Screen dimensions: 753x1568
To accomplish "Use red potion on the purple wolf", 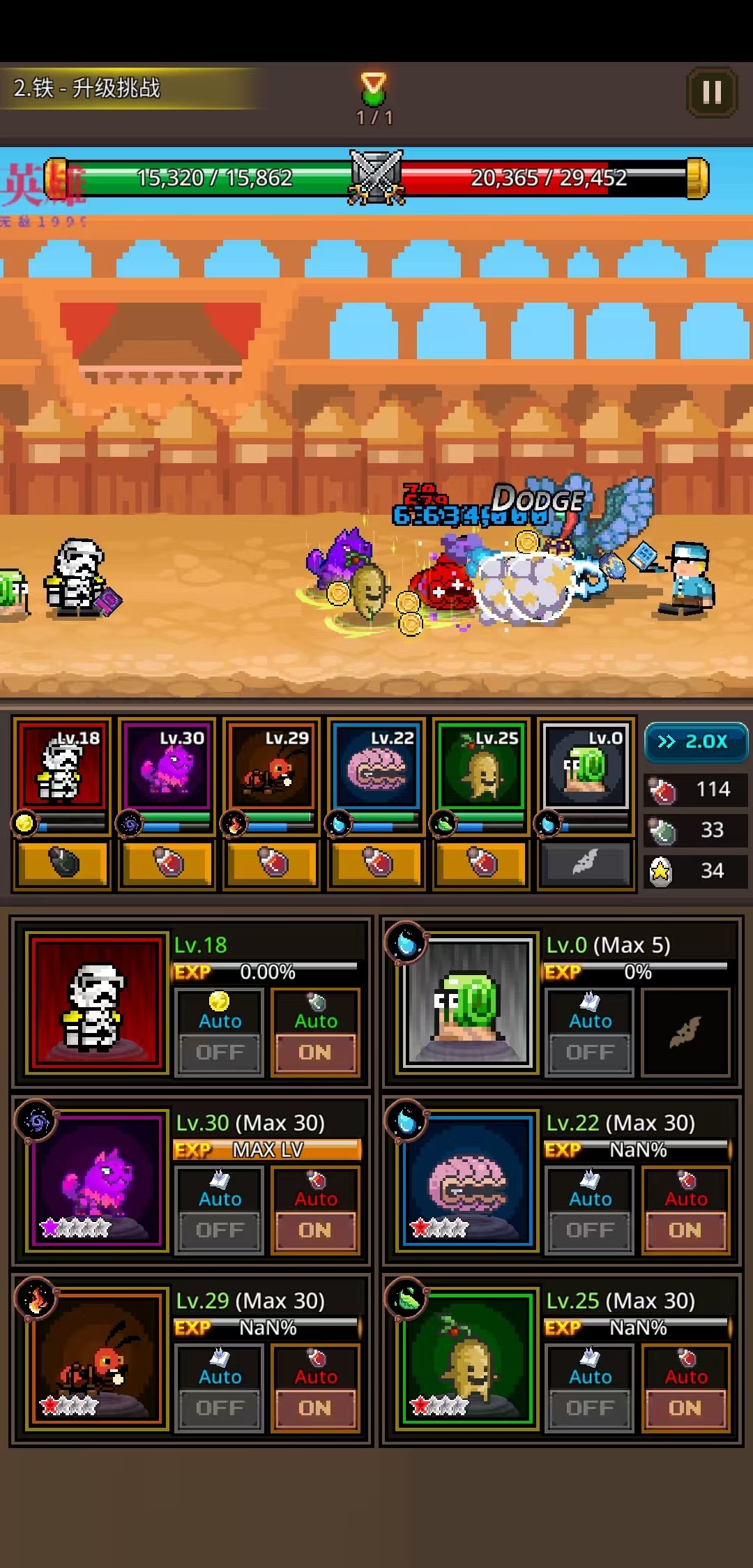I will [167, 864].
